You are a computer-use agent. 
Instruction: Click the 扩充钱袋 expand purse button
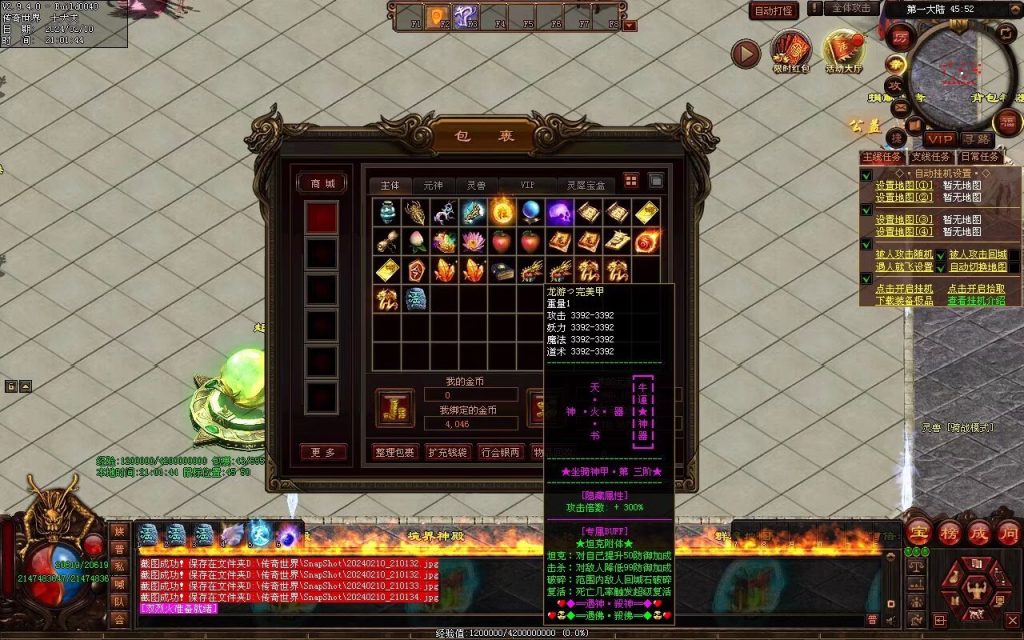pos(448,451)
